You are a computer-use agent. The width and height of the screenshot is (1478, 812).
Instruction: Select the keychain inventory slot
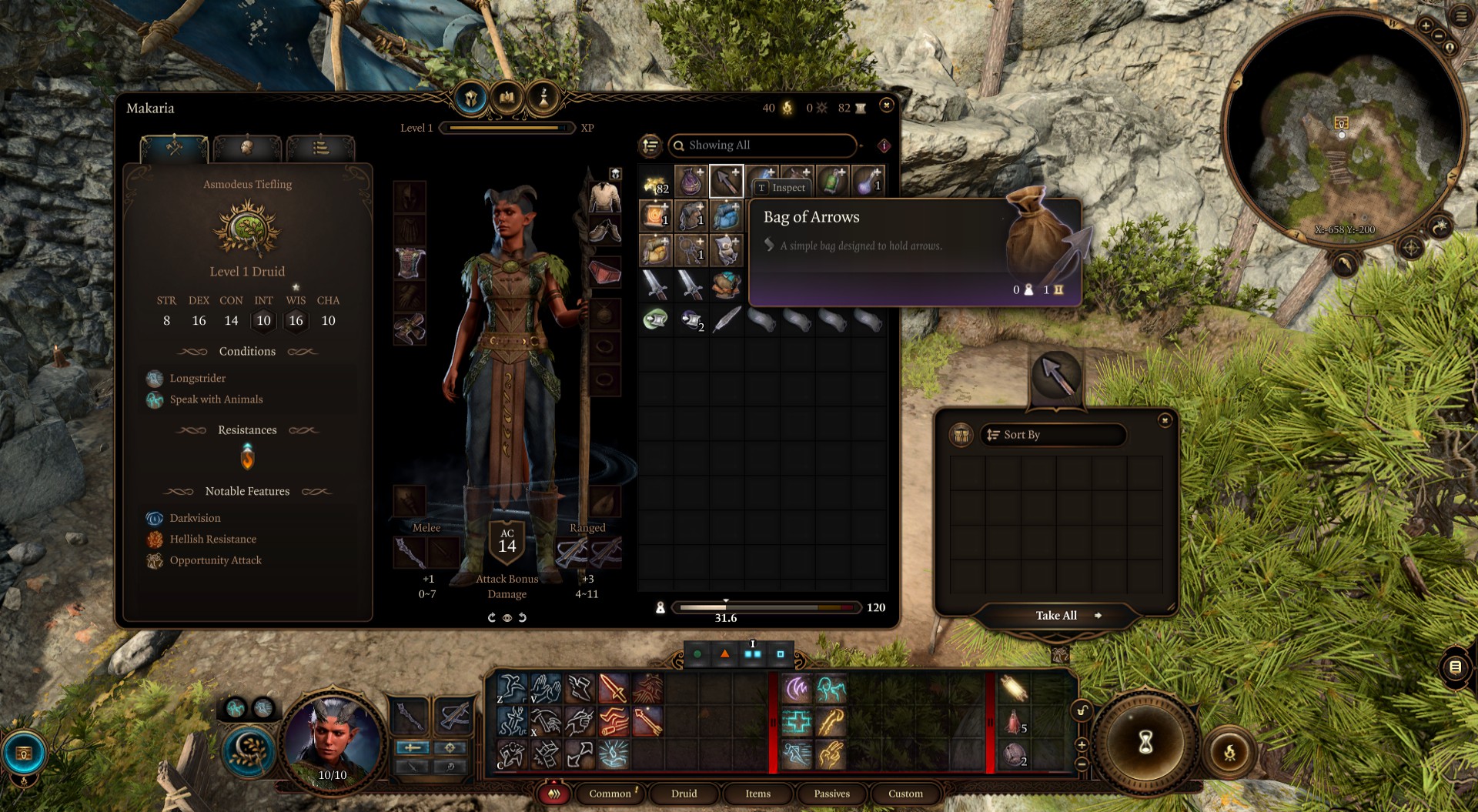[691, 250]
